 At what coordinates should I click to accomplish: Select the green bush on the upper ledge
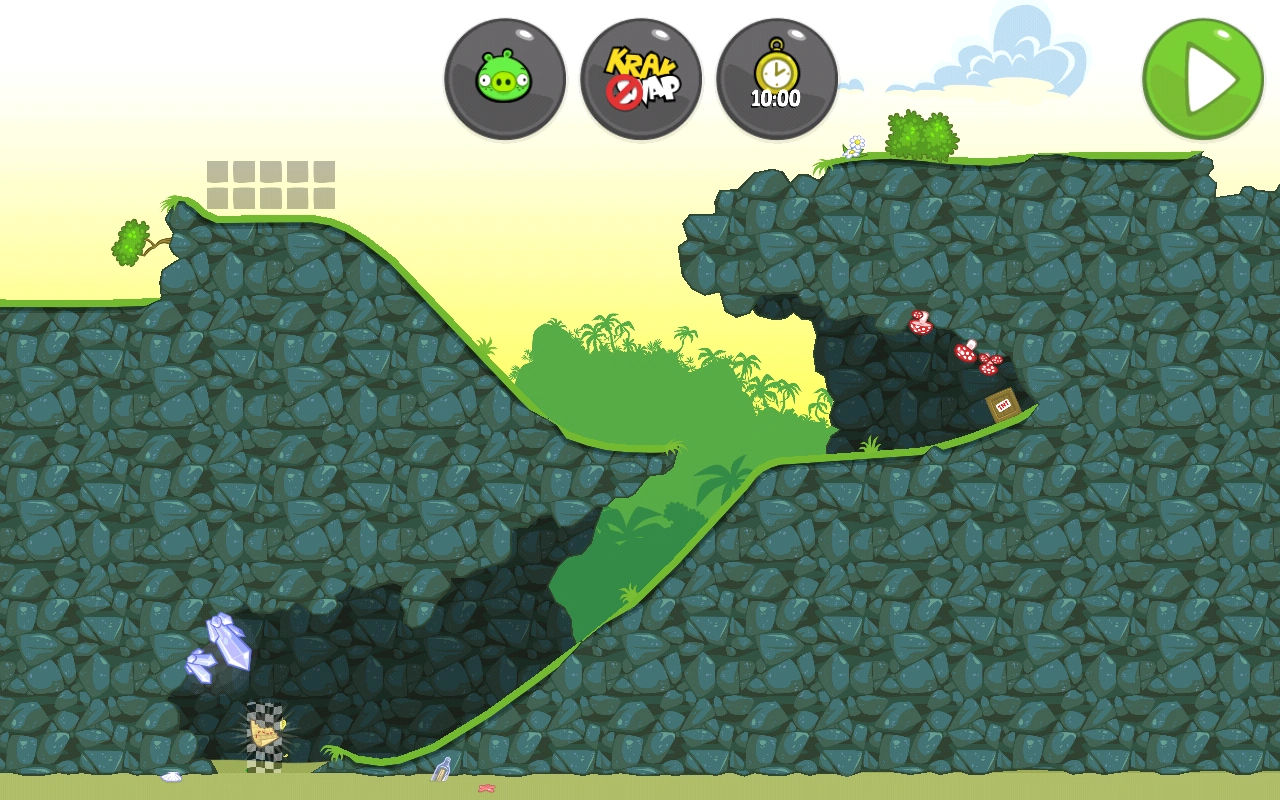point(920,133)
